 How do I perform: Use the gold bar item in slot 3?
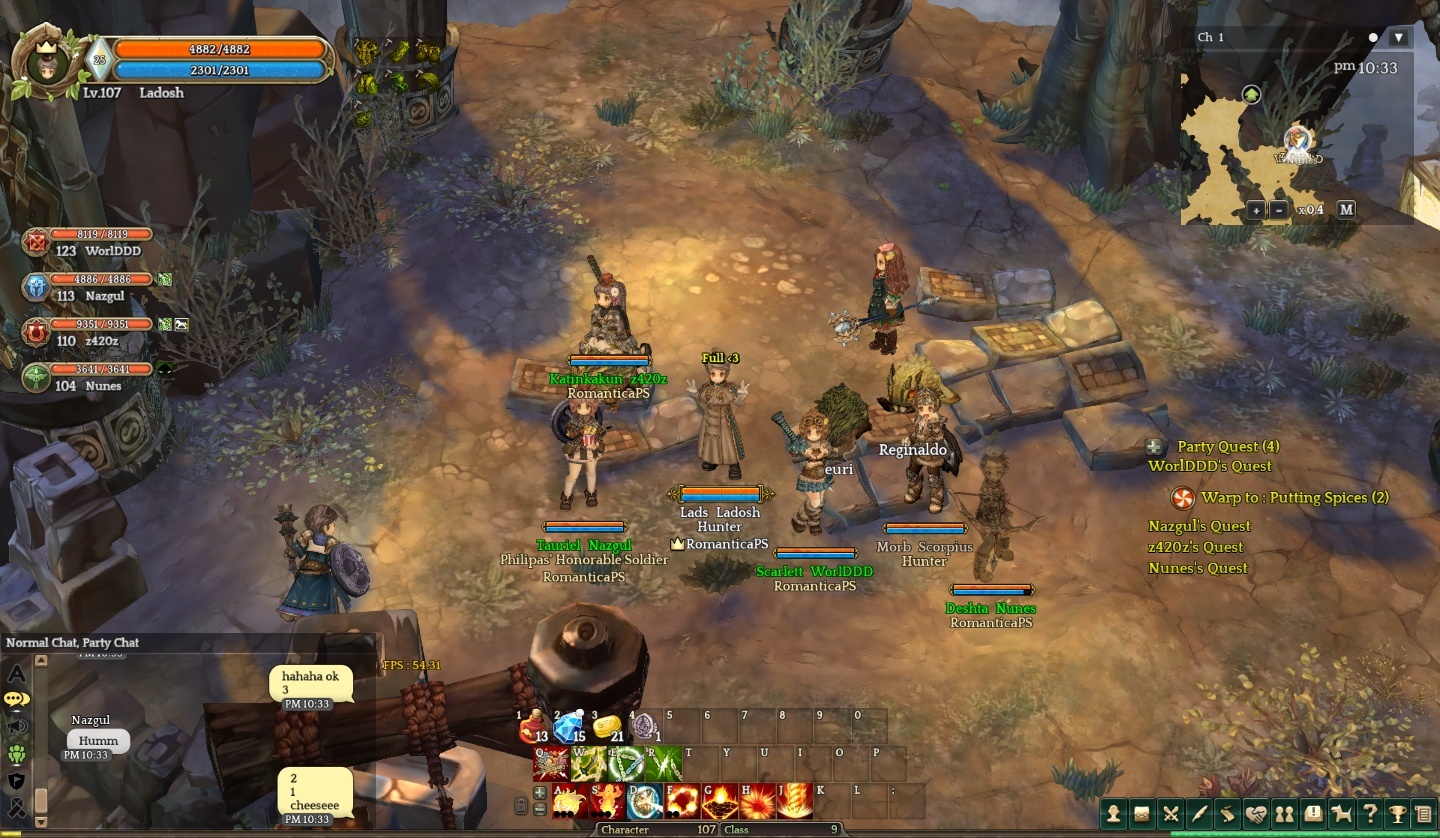[607, 727]
